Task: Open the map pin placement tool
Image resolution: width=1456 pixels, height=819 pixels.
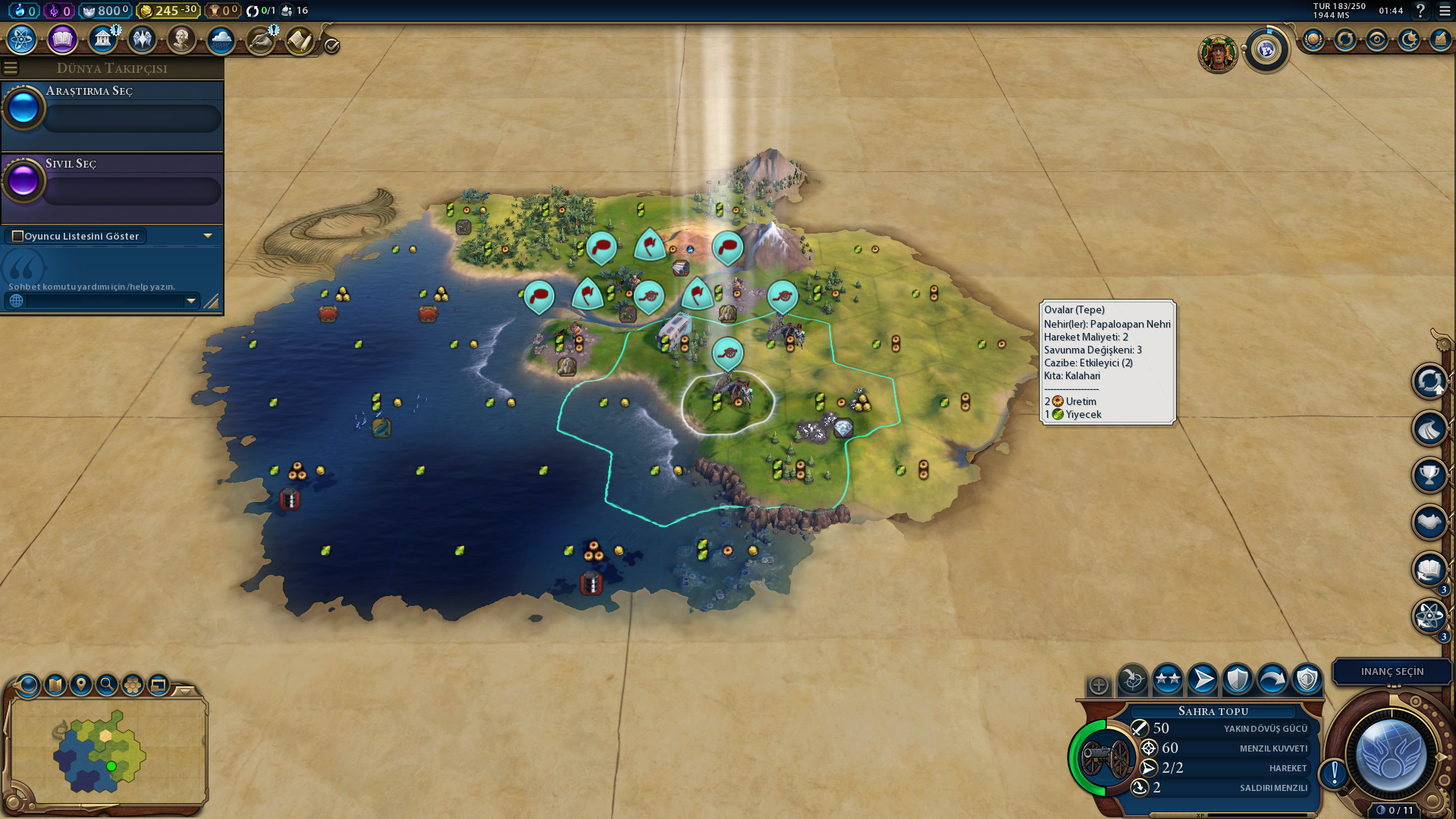Action: tap(81, 685)
